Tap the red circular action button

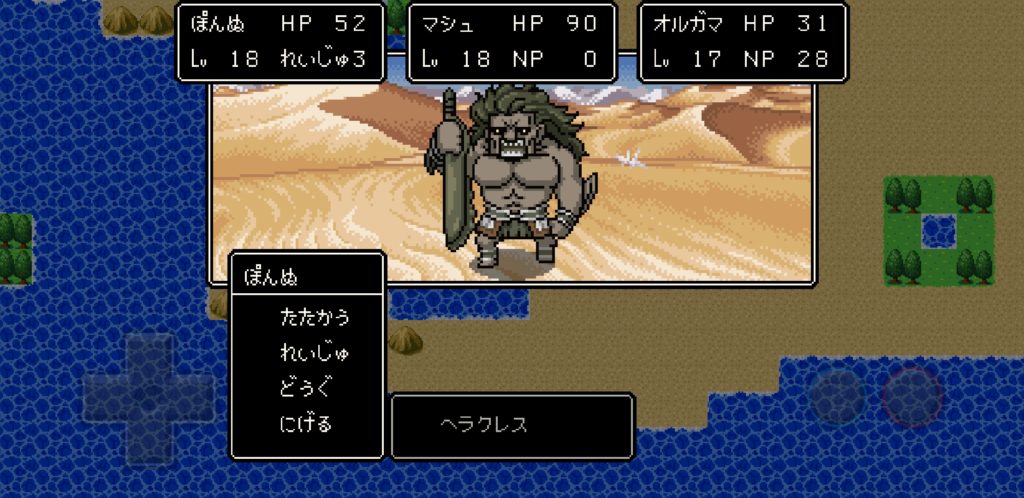911,397
